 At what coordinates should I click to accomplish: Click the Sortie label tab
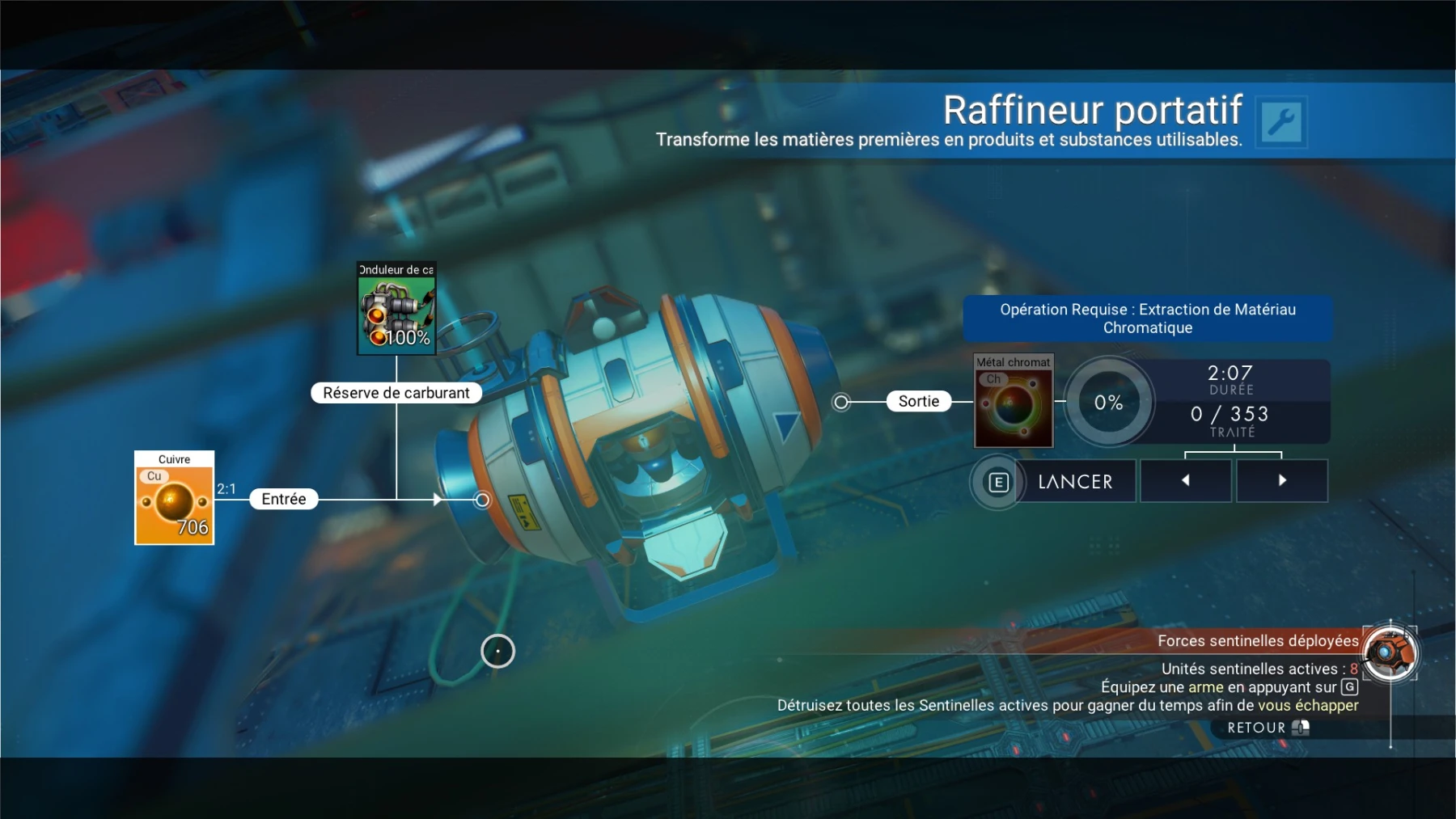coord(919,401)
